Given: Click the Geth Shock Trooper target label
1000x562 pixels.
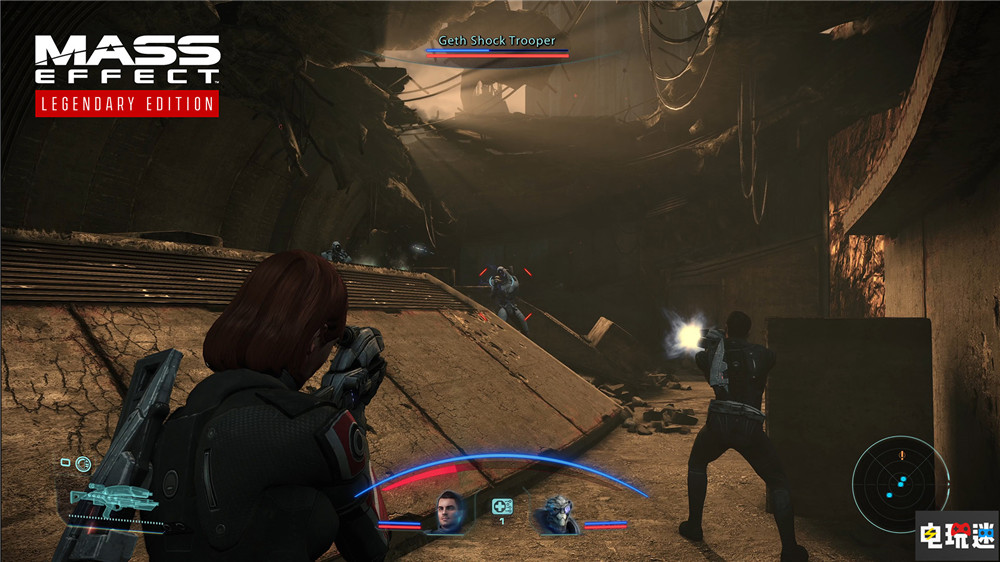Looking at the screenshot, I should (x=497, y=41).
